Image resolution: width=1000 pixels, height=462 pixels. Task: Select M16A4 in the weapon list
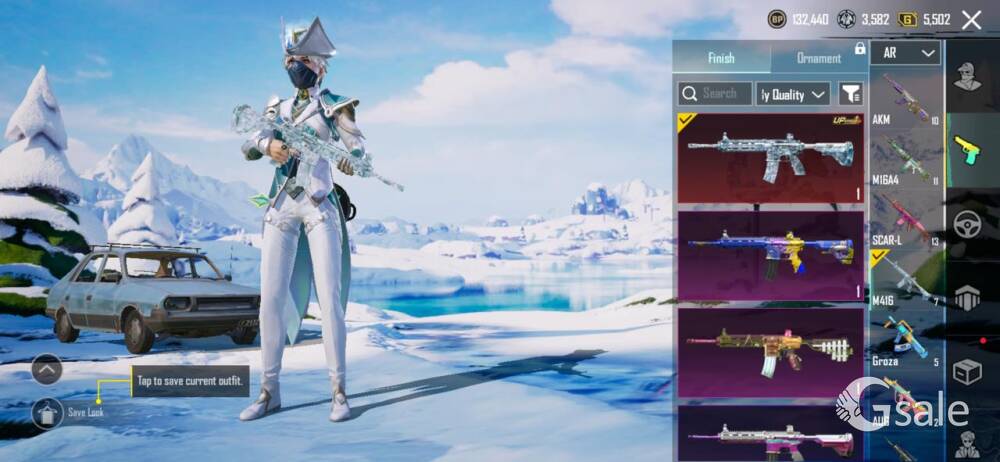pos(906,160)
